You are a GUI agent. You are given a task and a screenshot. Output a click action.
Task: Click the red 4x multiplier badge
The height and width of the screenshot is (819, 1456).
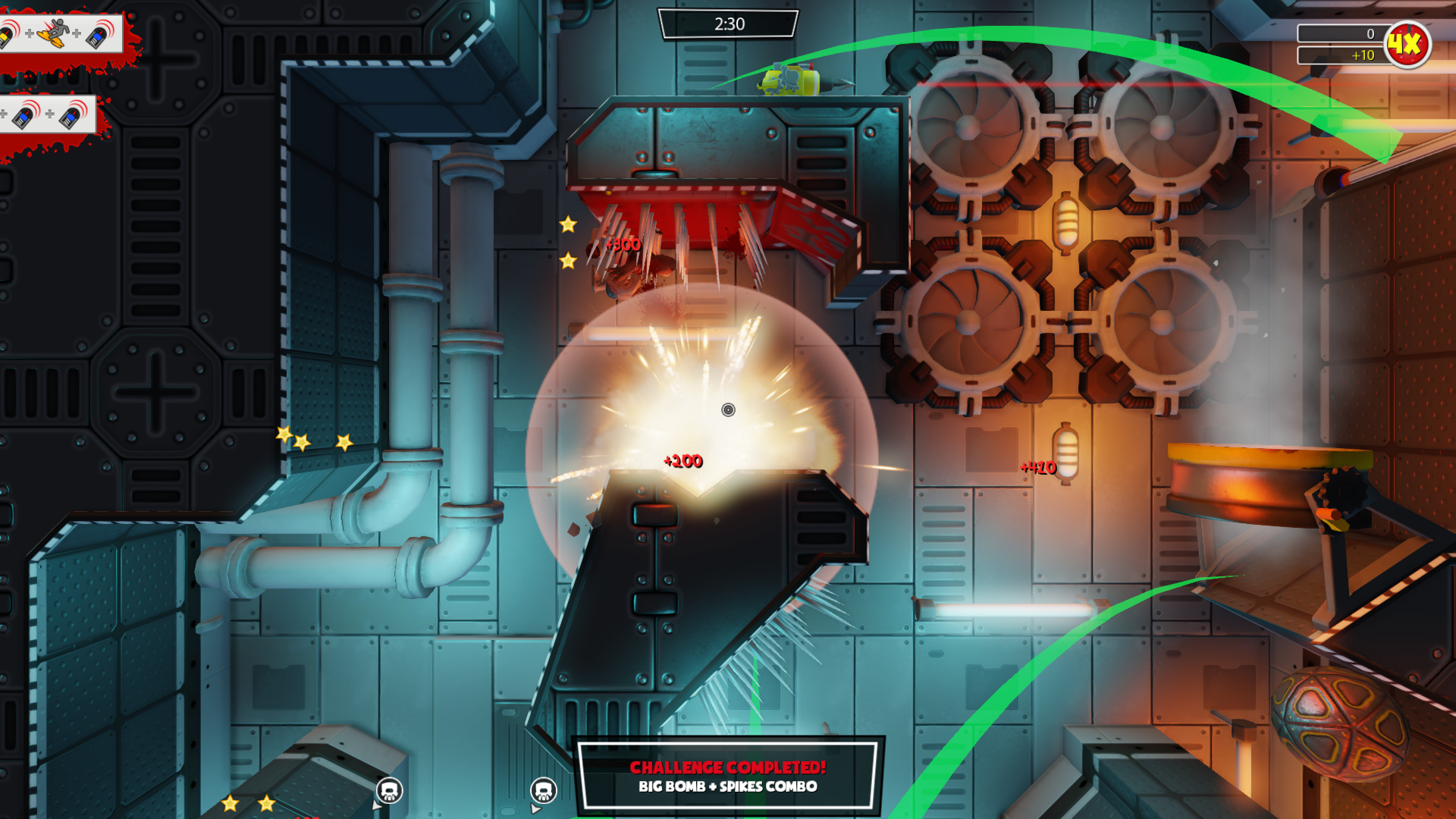[x=1407, y=44]
